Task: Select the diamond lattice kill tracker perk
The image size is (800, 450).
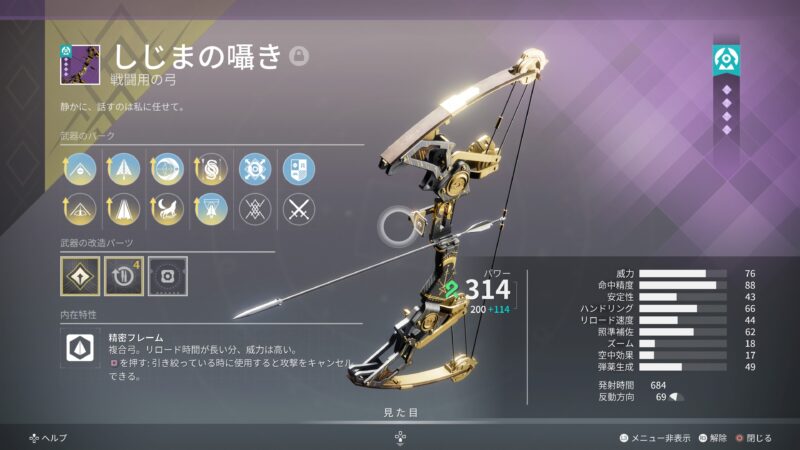Action: [x=254, y=208]
